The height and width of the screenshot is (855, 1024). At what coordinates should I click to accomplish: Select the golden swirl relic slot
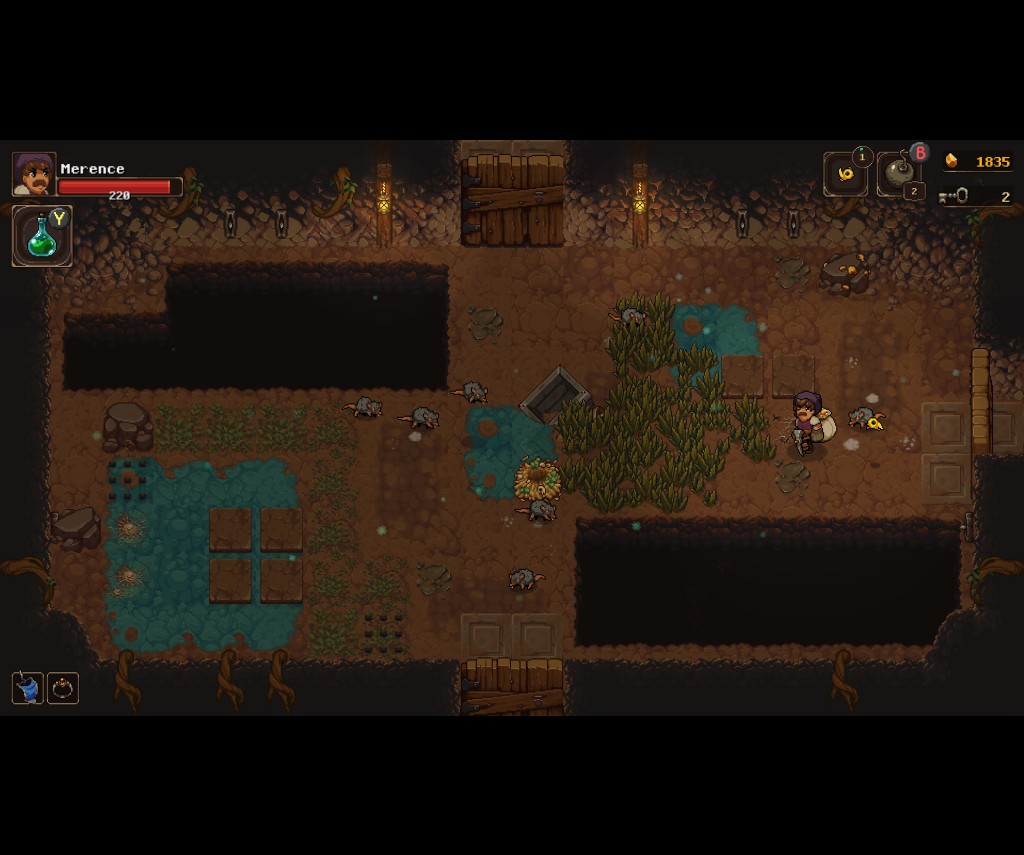[845, 174]
